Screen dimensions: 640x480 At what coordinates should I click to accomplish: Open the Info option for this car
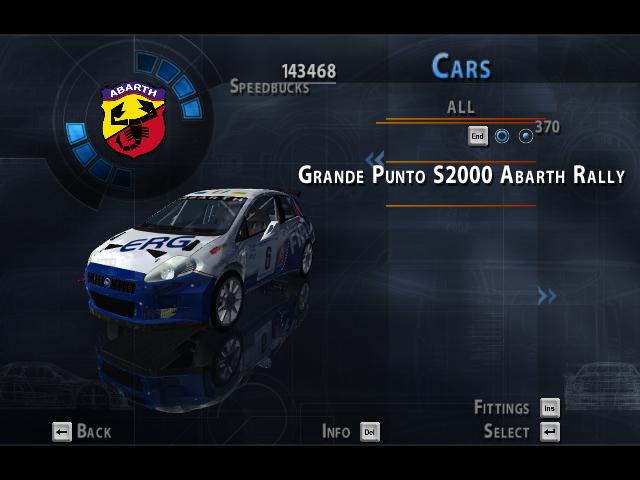[x=350, y=432]
